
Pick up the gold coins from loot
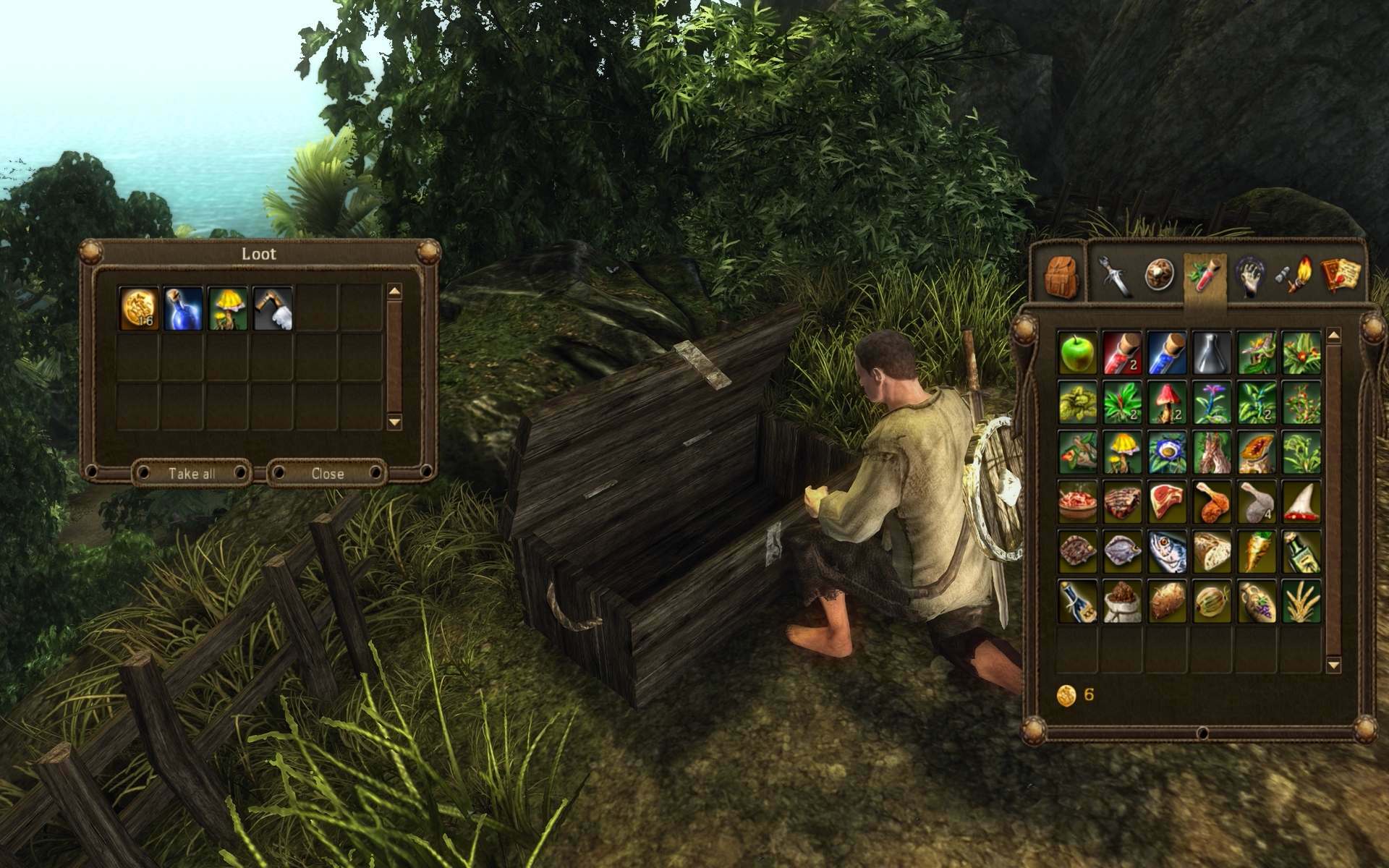(138, 307)
